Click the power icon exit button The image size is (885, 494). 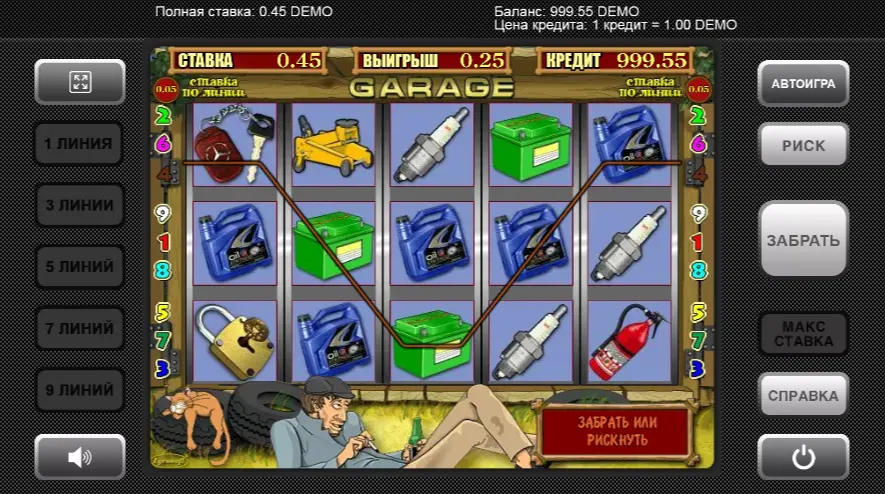803,457
